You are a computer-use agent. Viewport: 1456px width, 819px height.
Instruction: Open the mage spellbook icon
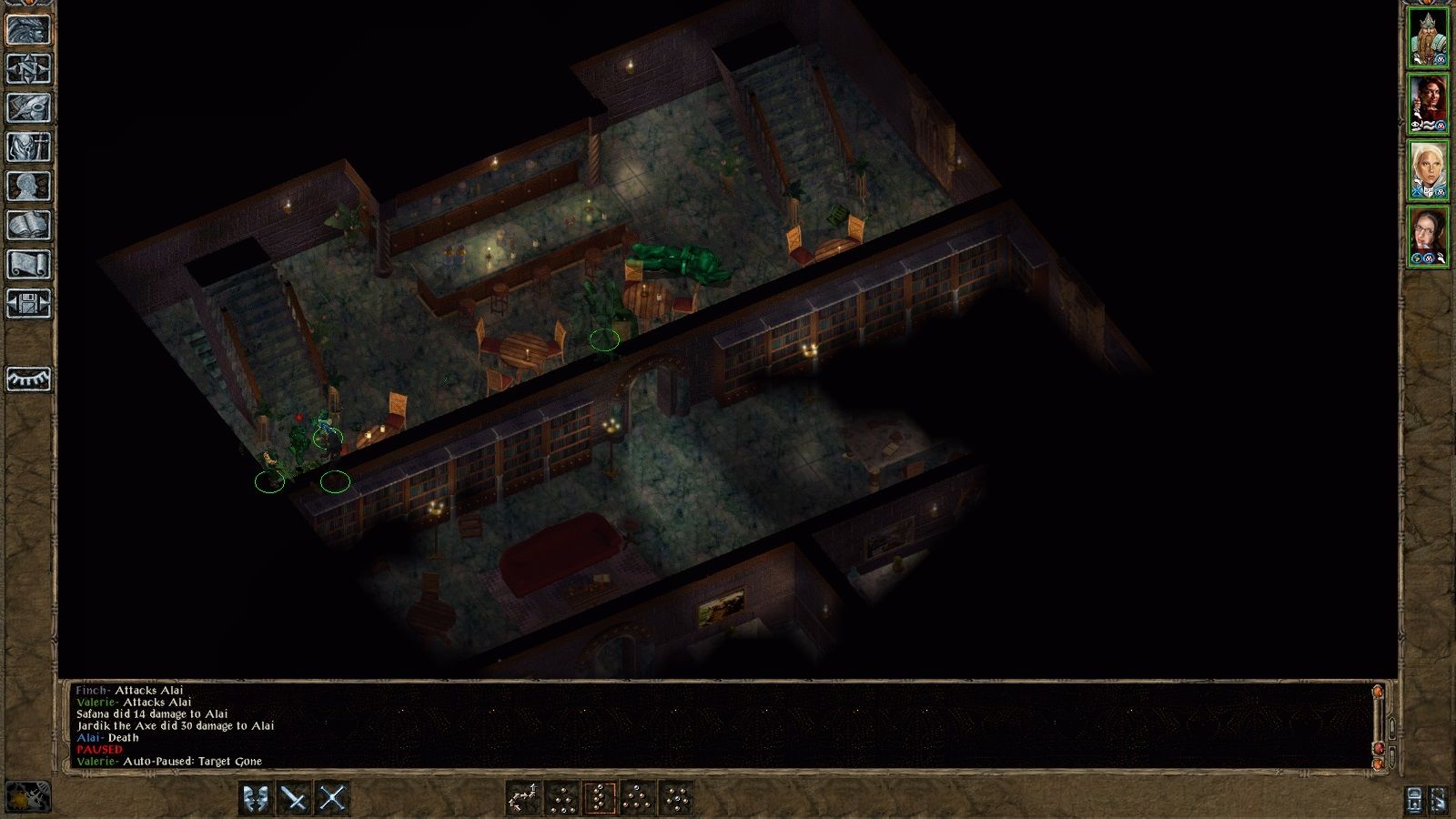tap(25, 226)
